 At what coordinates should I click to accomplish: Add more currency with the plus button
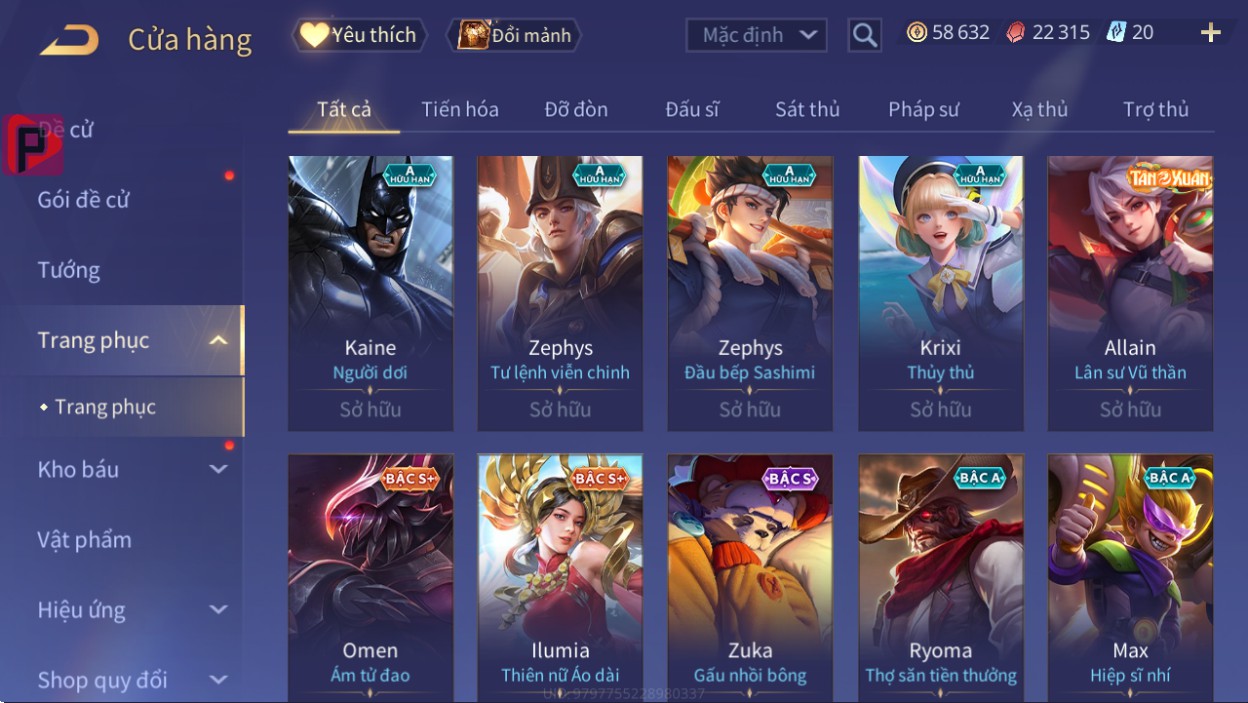tap(1210, 33)
